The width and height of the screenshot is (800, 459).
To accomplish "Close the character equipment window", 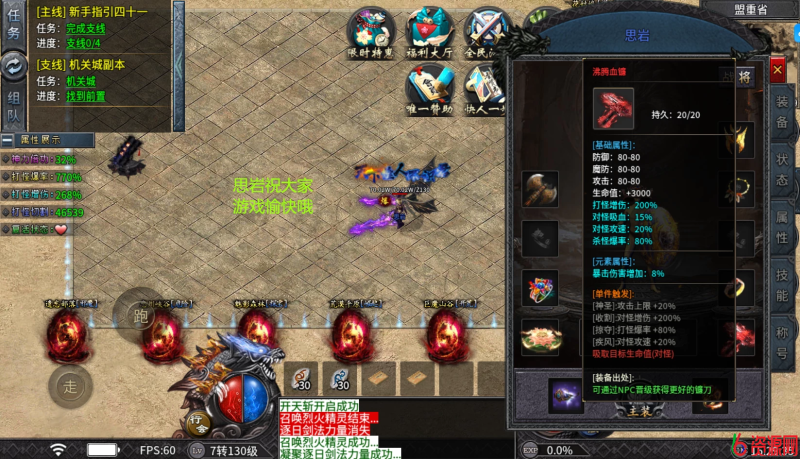I will point(778,71).
